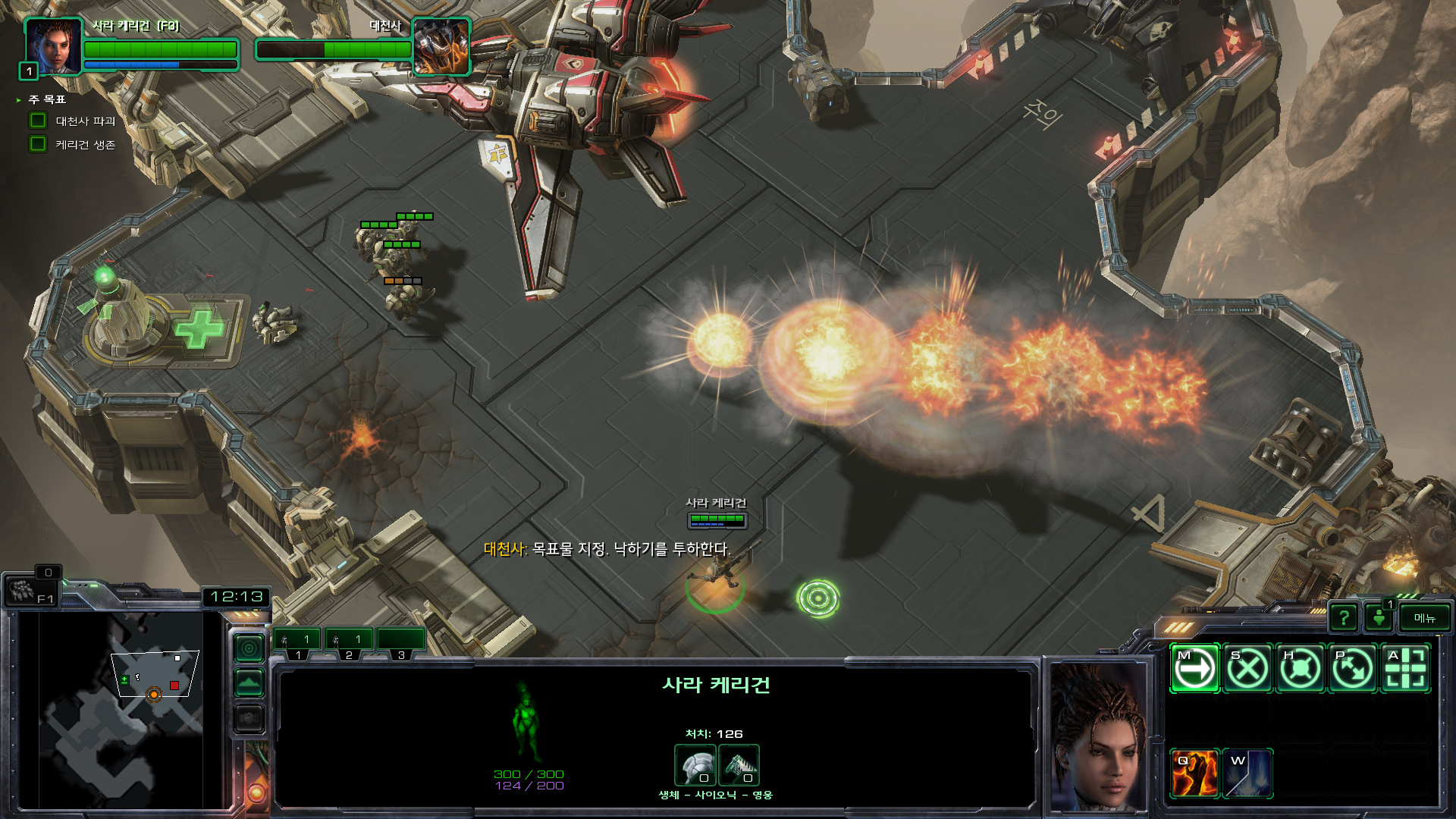Image resolution: width=1456 pixels, height=819 pixels.
Task: Choose the empty control group 3
Action: click(400, 640)
